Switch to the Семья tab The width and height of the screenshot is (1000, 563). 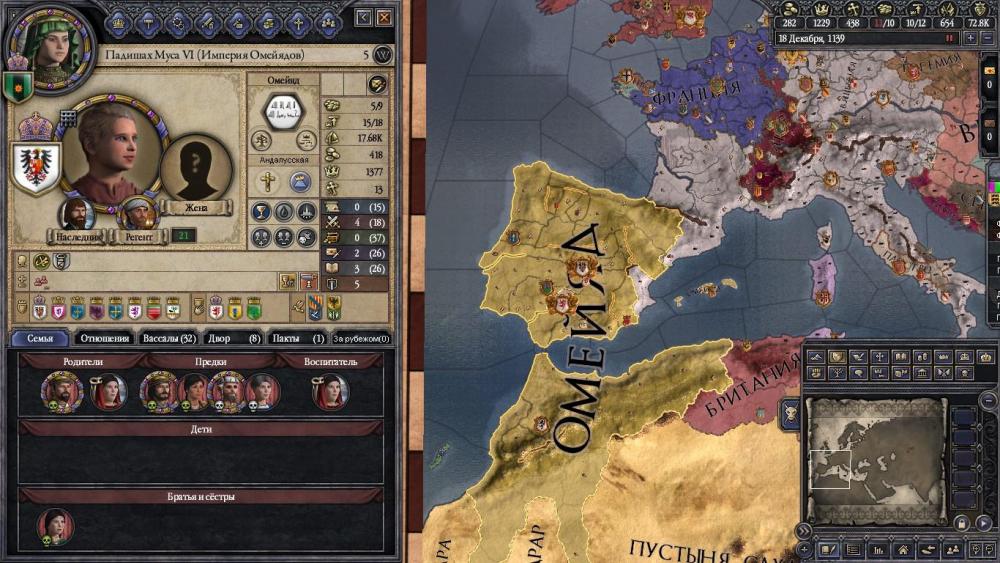(x=40, y=338)
